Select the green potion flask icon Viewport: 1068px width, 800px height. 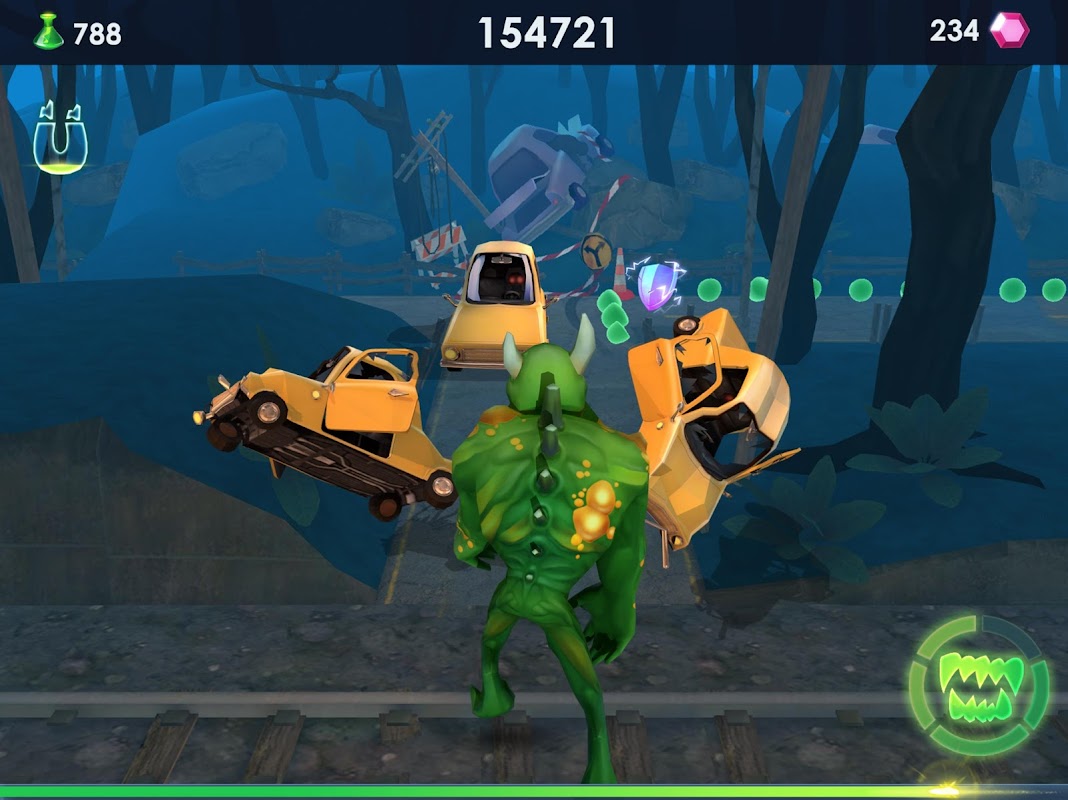48,31
